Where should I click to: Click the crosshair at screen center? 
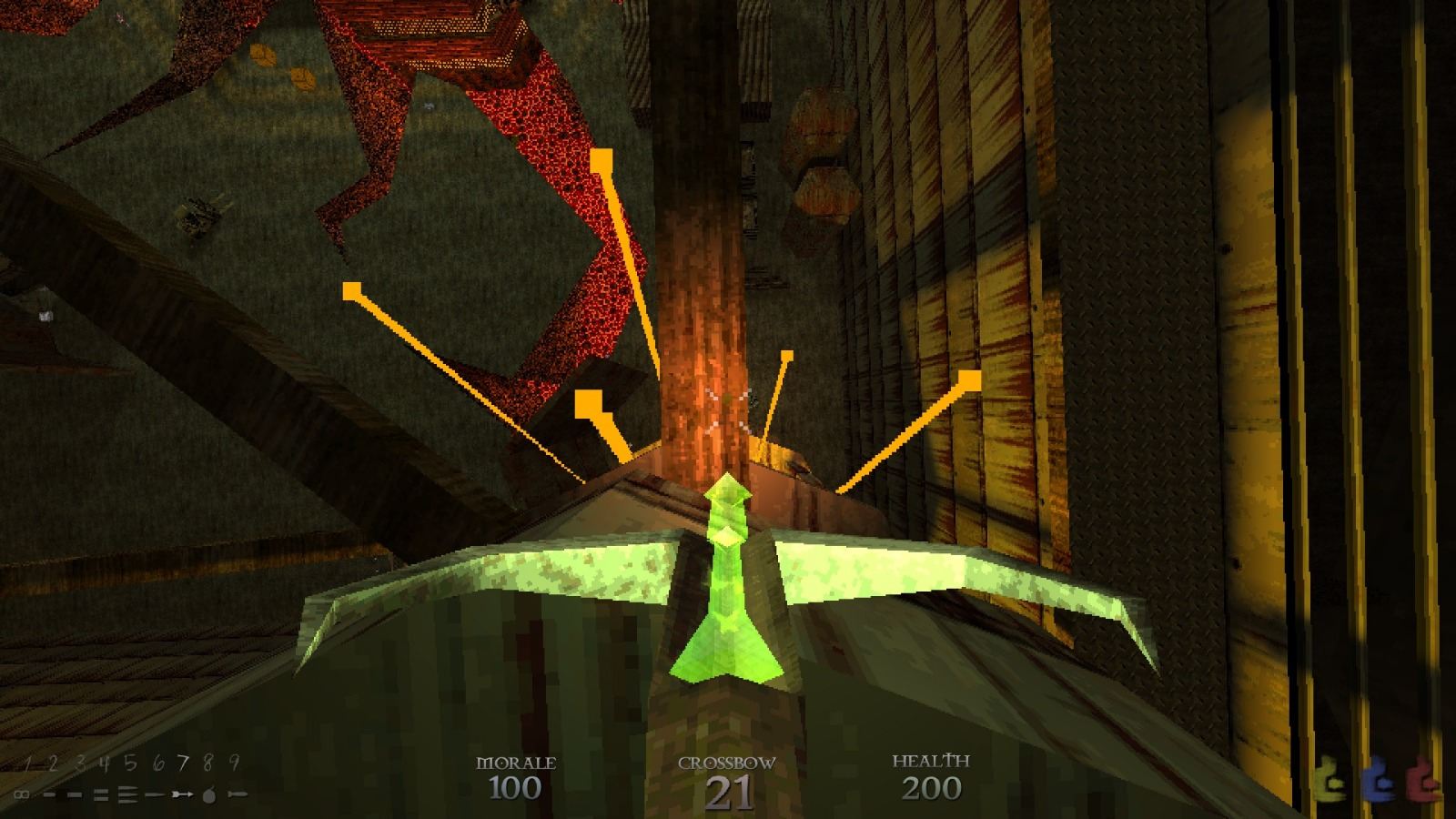tap(728, 409)
